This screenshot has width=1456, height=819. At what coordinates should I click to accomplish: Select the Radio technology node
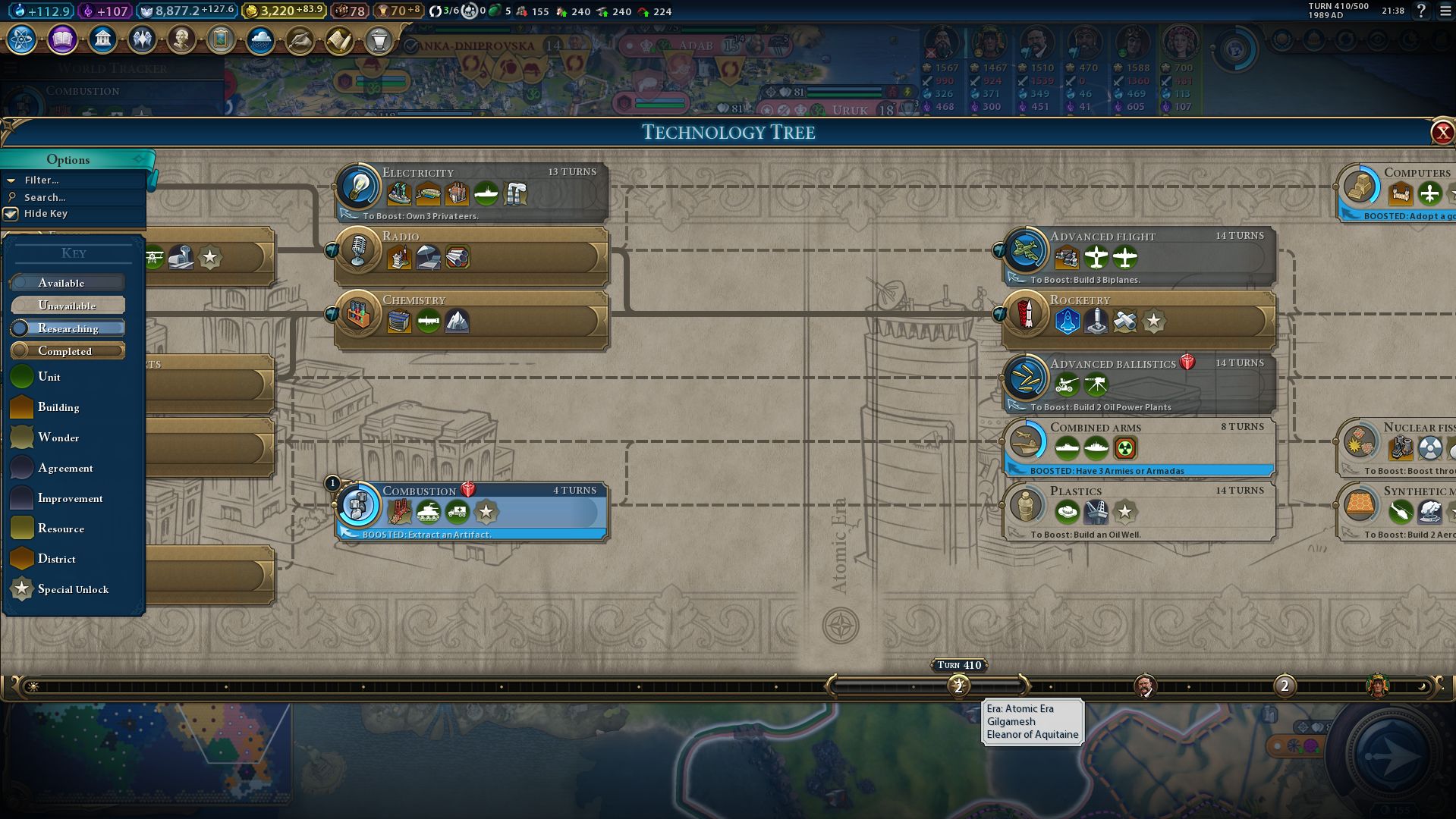472,256
